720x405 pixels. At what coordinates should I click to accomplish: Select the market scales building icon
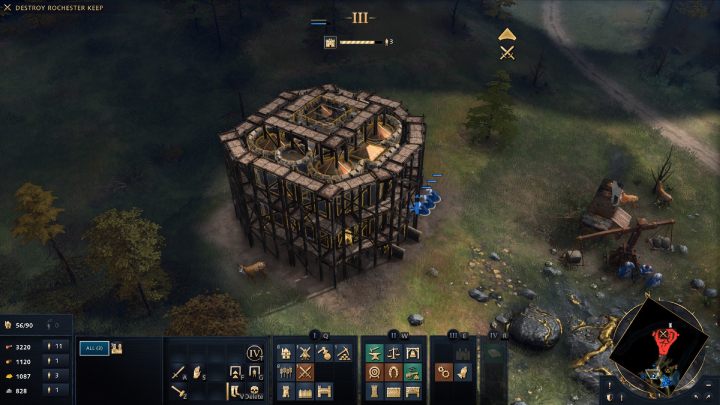pyautogui.click(x=393, y=353)
